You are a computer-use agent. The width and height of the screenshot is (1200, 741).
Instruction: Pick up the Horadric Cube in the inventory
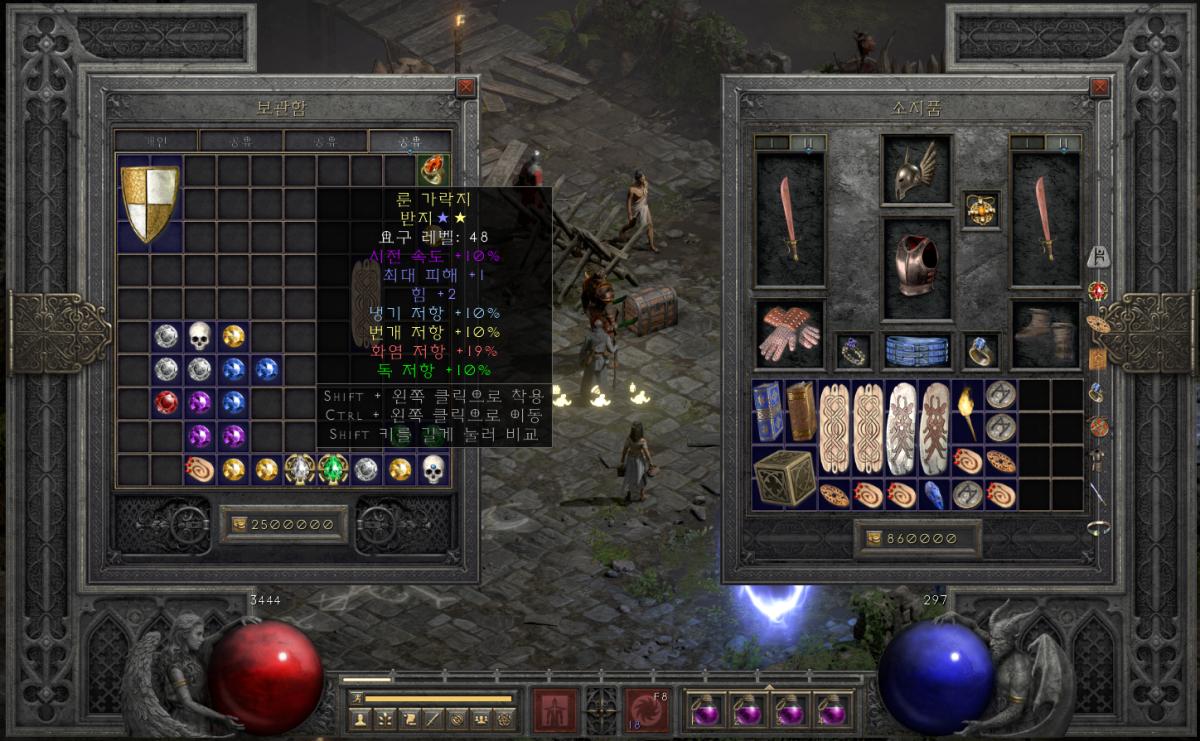[783, 476]
